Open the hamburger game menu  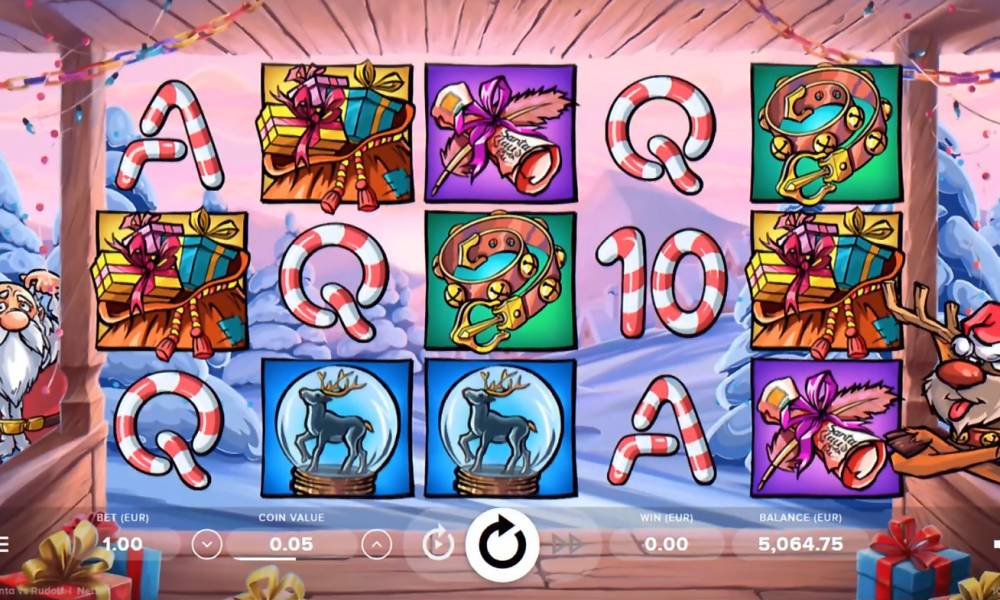[x=4, y=545]
